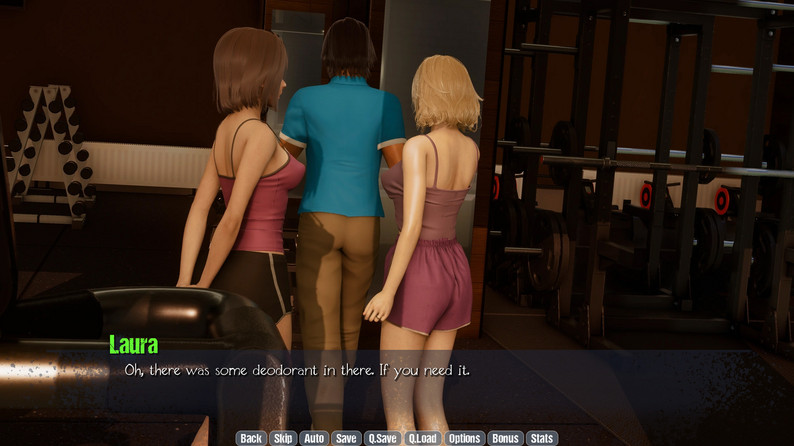The height and width of the screenshot is (446, 794).
Task: Activate the Skip button
Action: click(x=283, y=438)
